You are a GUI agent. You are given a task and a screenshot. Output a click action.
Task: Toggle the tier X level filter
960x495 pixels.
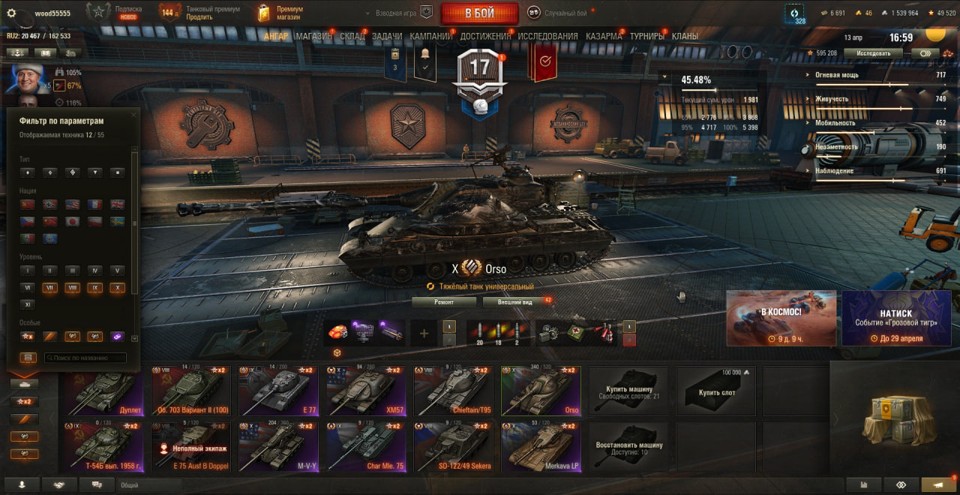click(x=117, y=287)
